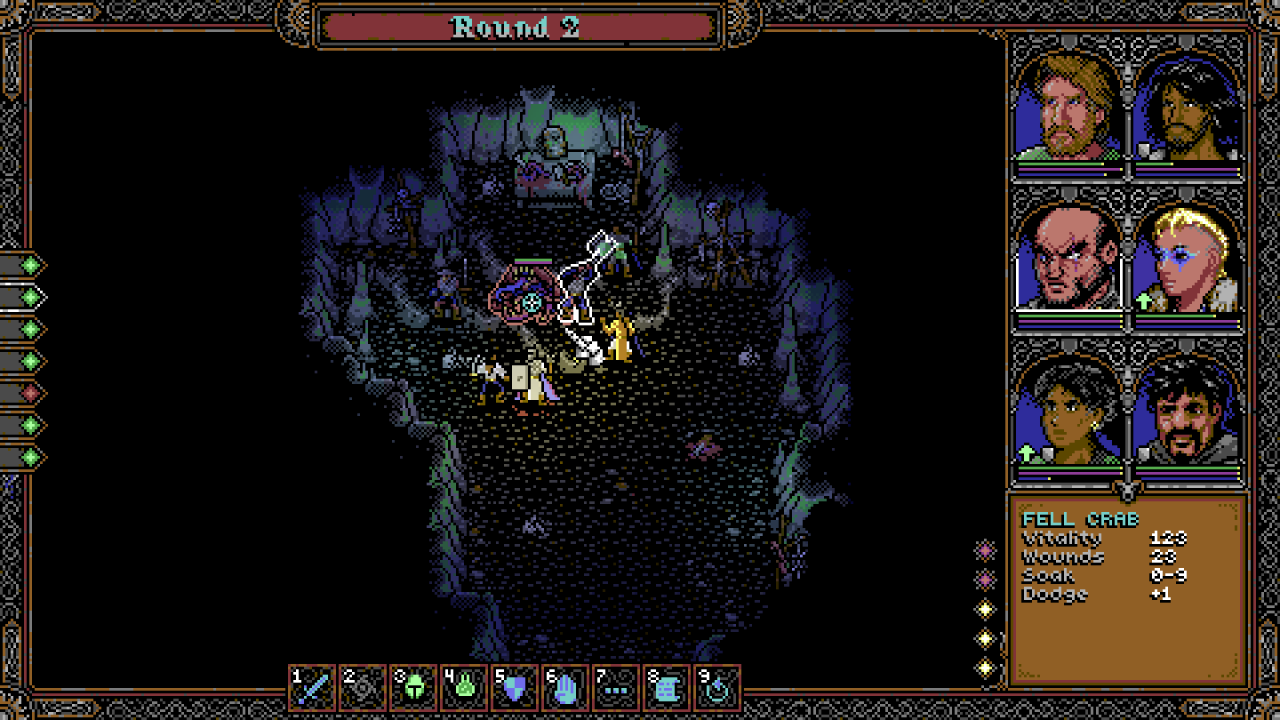The height and width of the screenshot is (720, 1280).
Task: Activate the blue hand action in slot 6
Action: click(x=565, y=688)
